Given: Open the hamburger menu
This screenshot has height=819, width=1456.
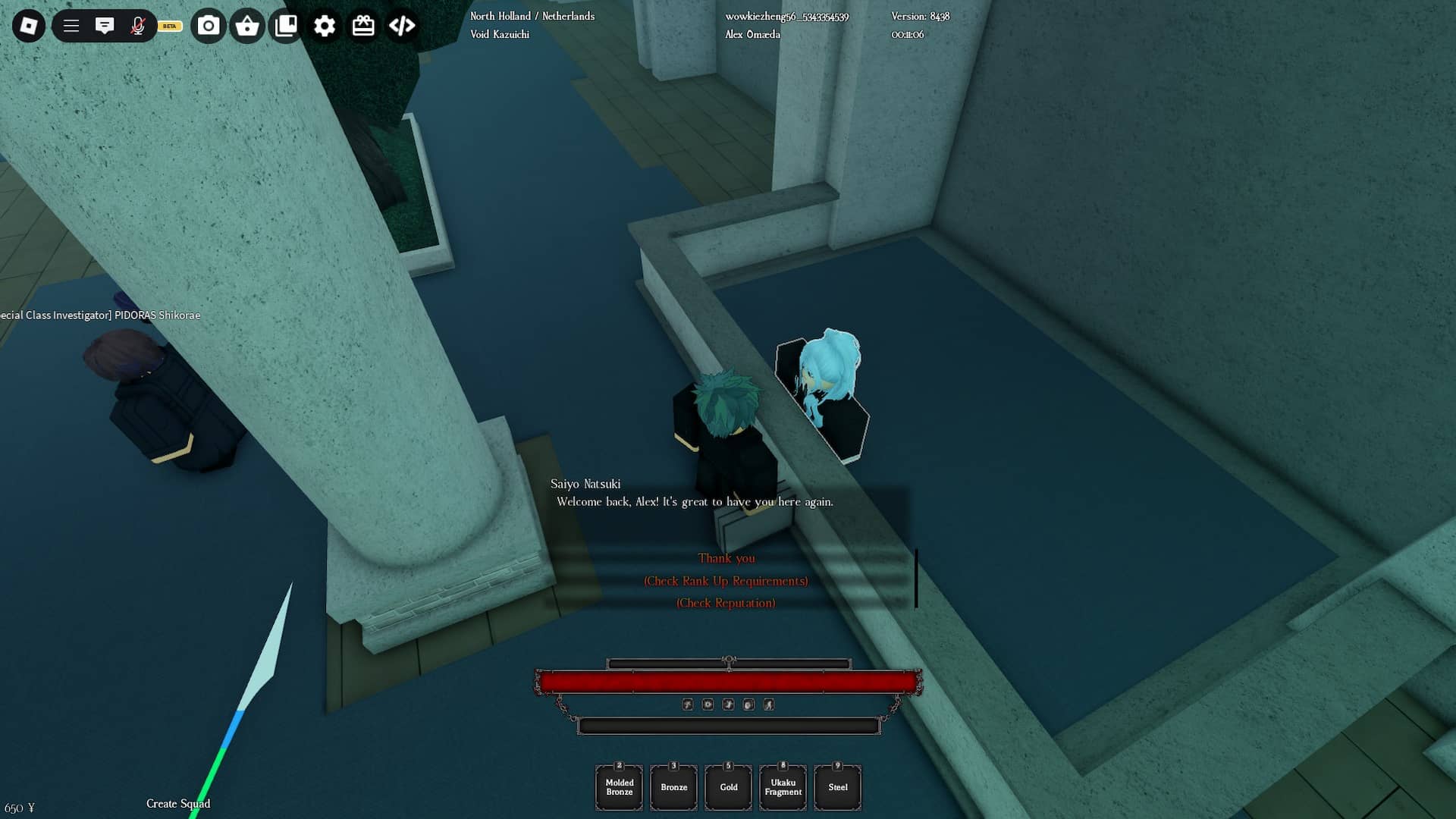Looking at the screenshot, I should click(x=71, y=25).
